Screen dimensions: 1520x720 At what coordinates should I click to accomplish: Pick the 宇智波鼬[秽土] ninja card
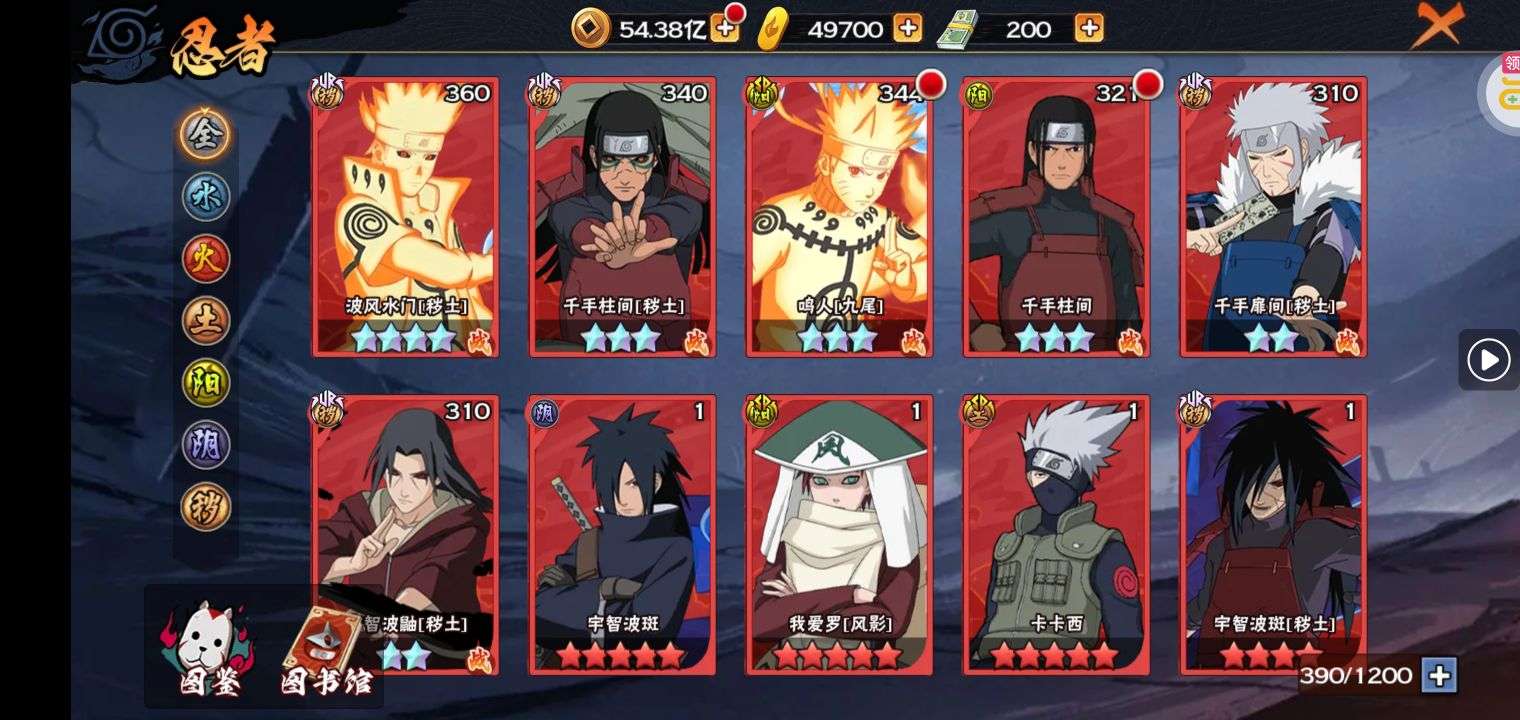tap(405, 534)
